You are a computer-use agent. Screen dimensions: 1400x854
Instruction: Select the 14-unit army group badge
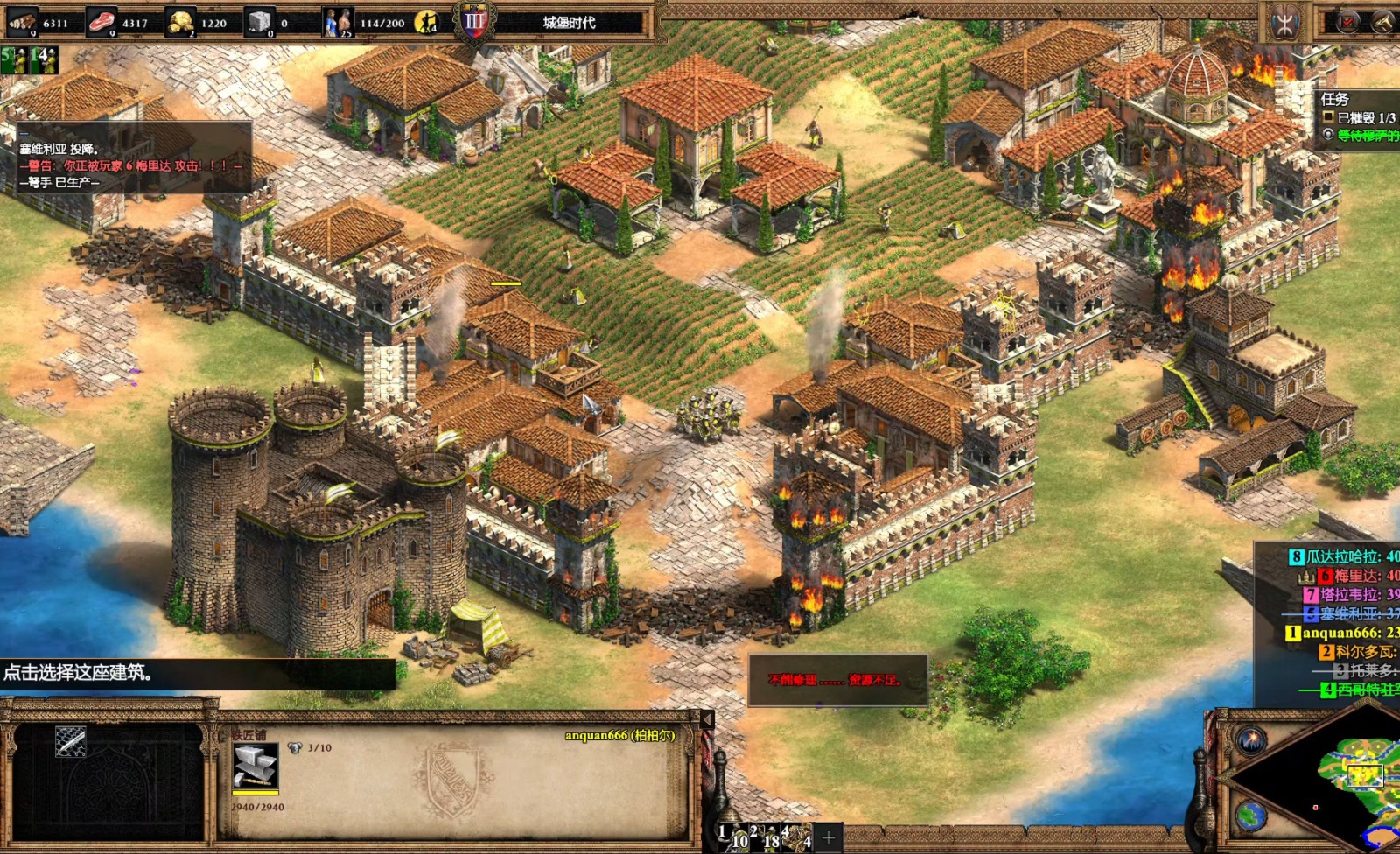pos(43,59)
